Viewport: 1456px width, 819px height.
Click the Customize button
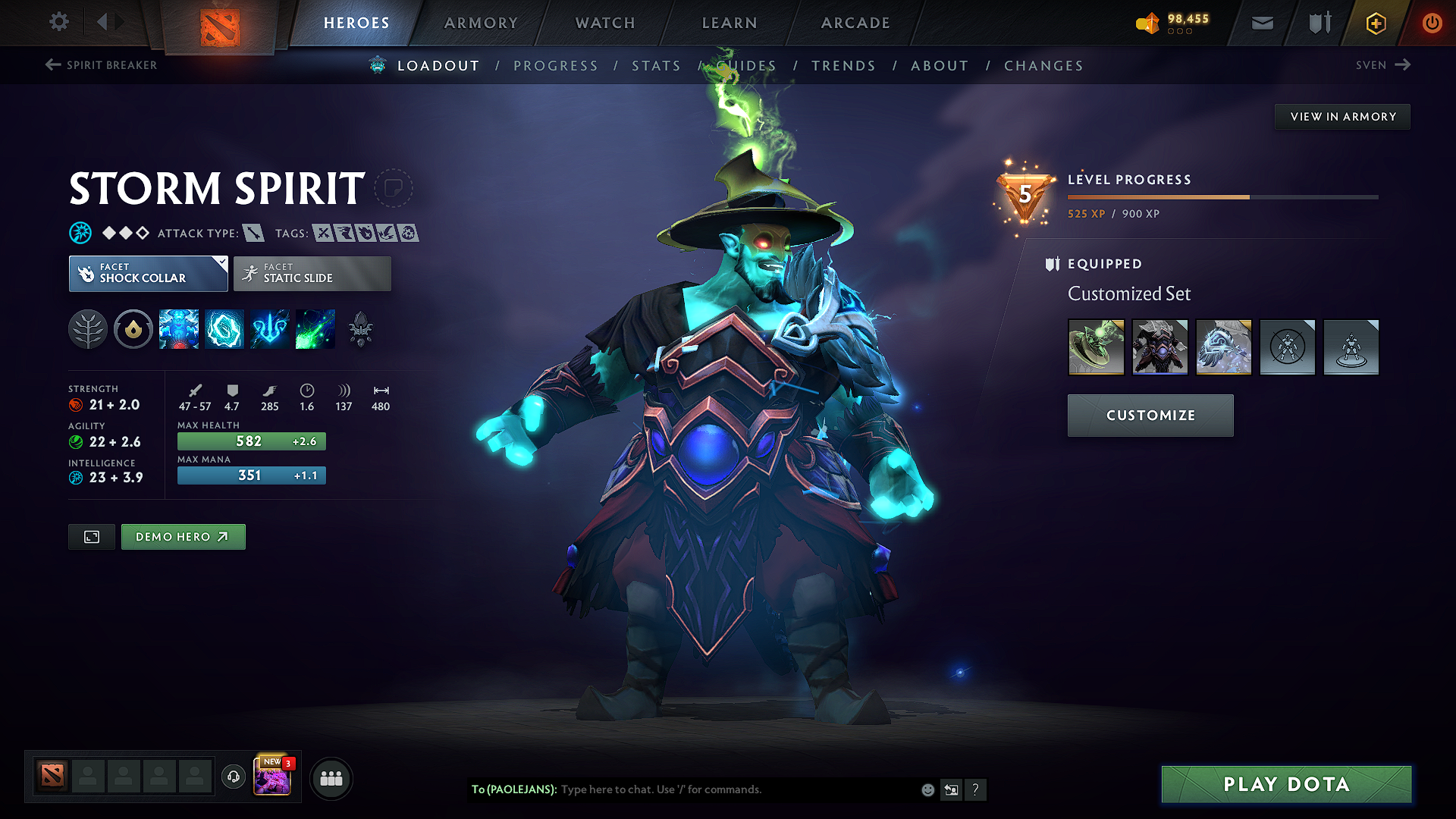1150,416
